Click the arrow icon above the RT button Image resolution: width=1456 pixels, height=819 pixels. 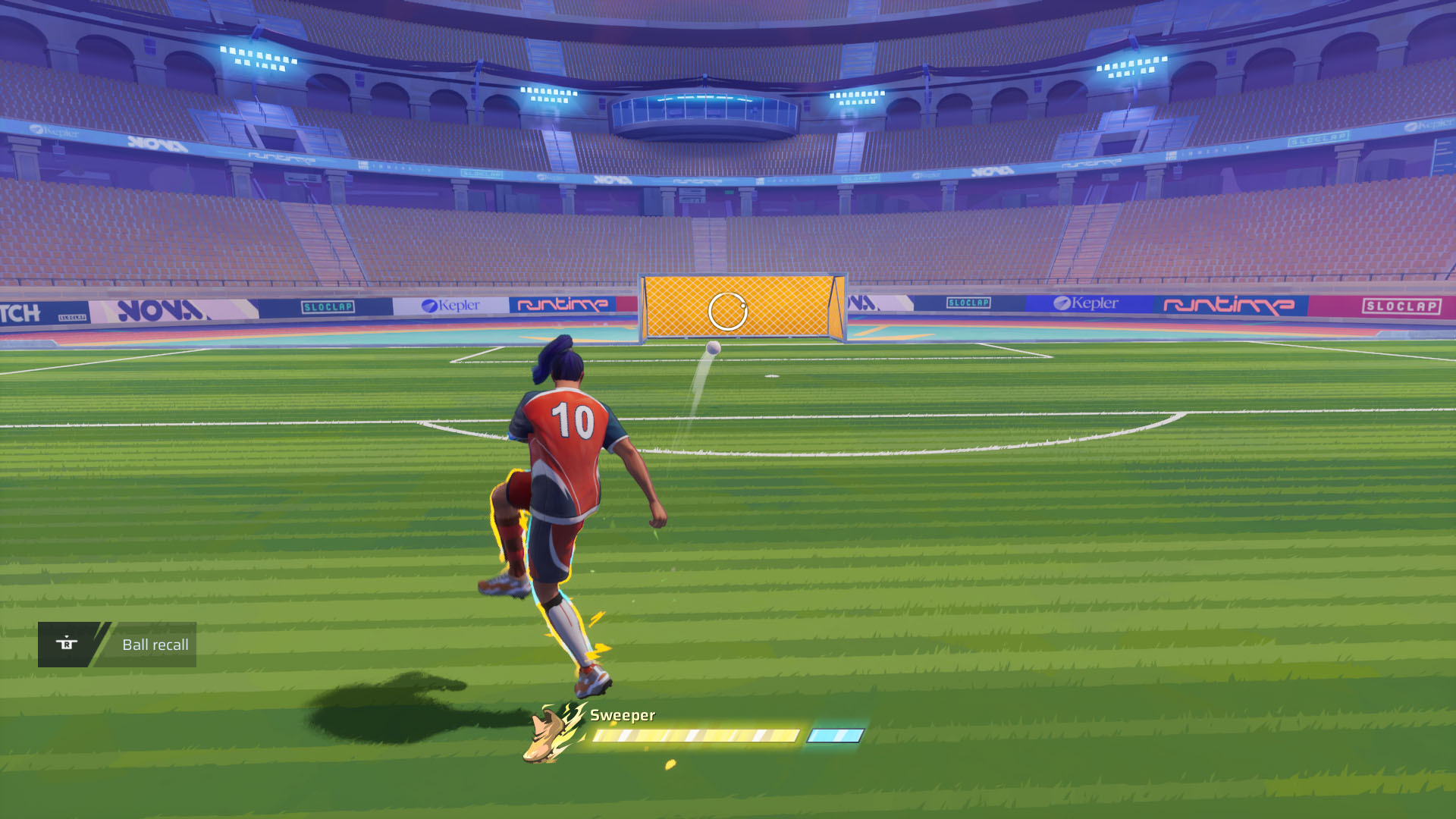point(67,636)
